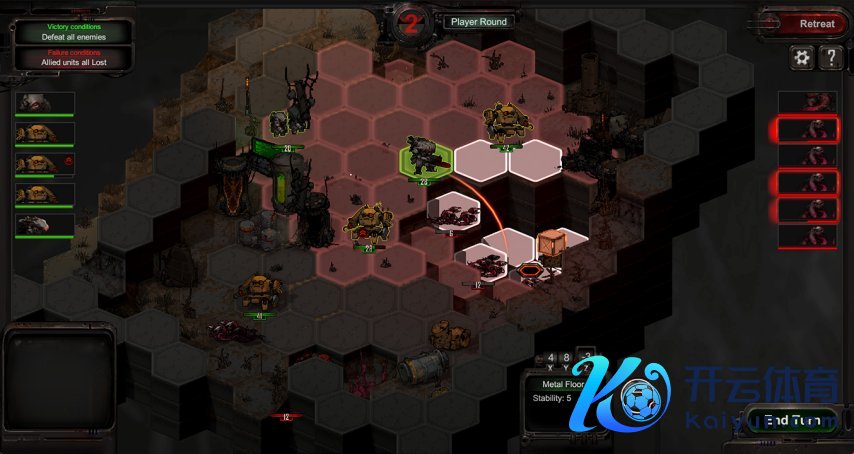Open help via the question mark button
The width and height of the screenshot is (854, 454).
[831, 58]
